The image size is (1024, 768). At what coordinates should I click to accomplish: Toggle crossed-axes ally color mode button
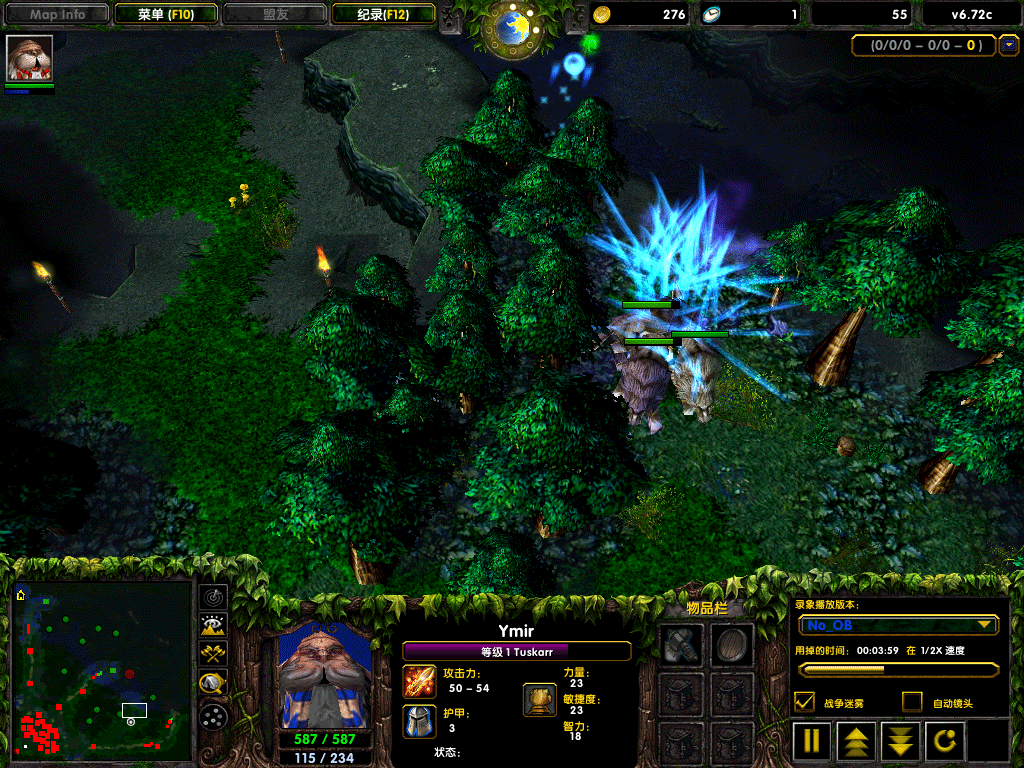213,654
